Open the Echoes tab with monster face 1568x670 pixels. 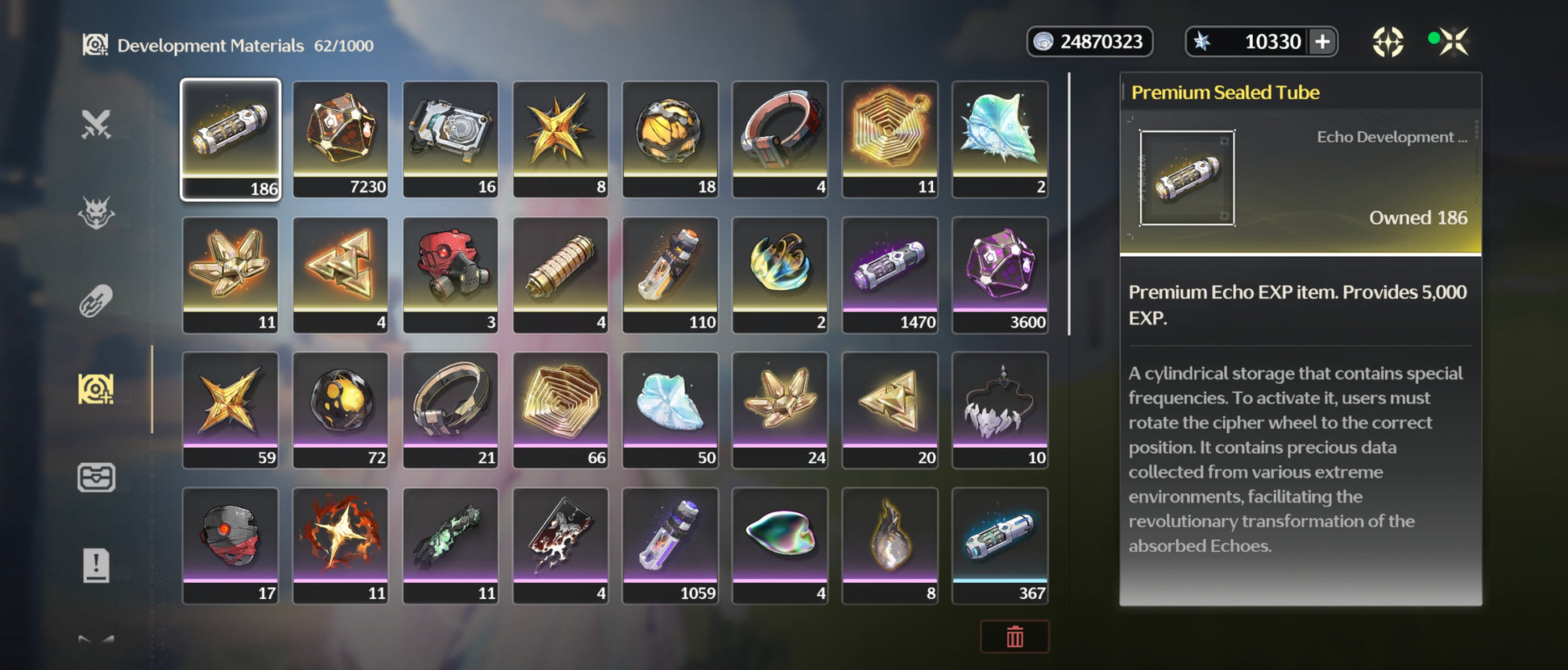coord(96,213)
